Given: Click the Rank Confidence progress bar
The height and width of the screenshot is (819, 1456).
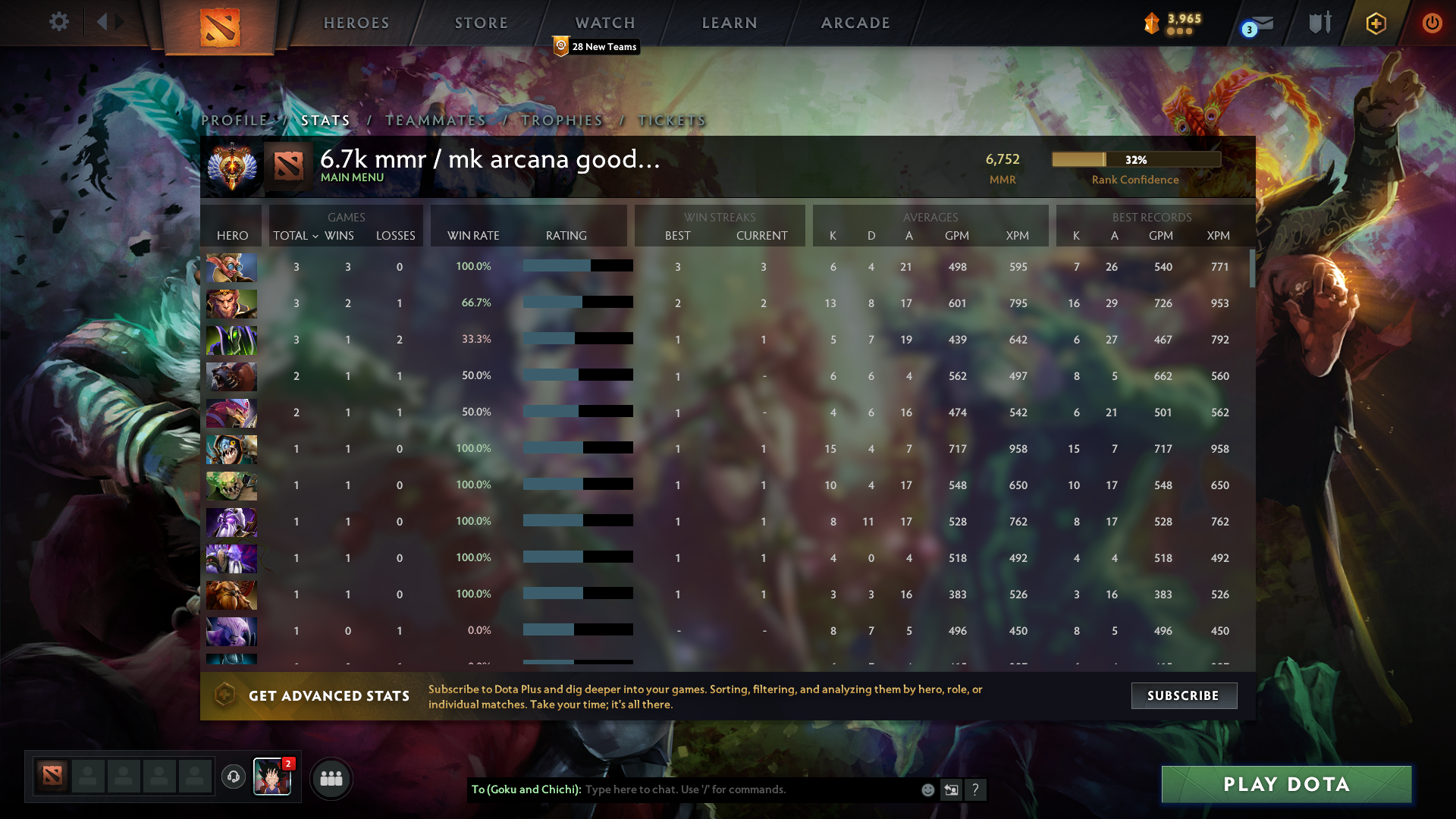Looking at the screenshot, I should (1136, 159).
